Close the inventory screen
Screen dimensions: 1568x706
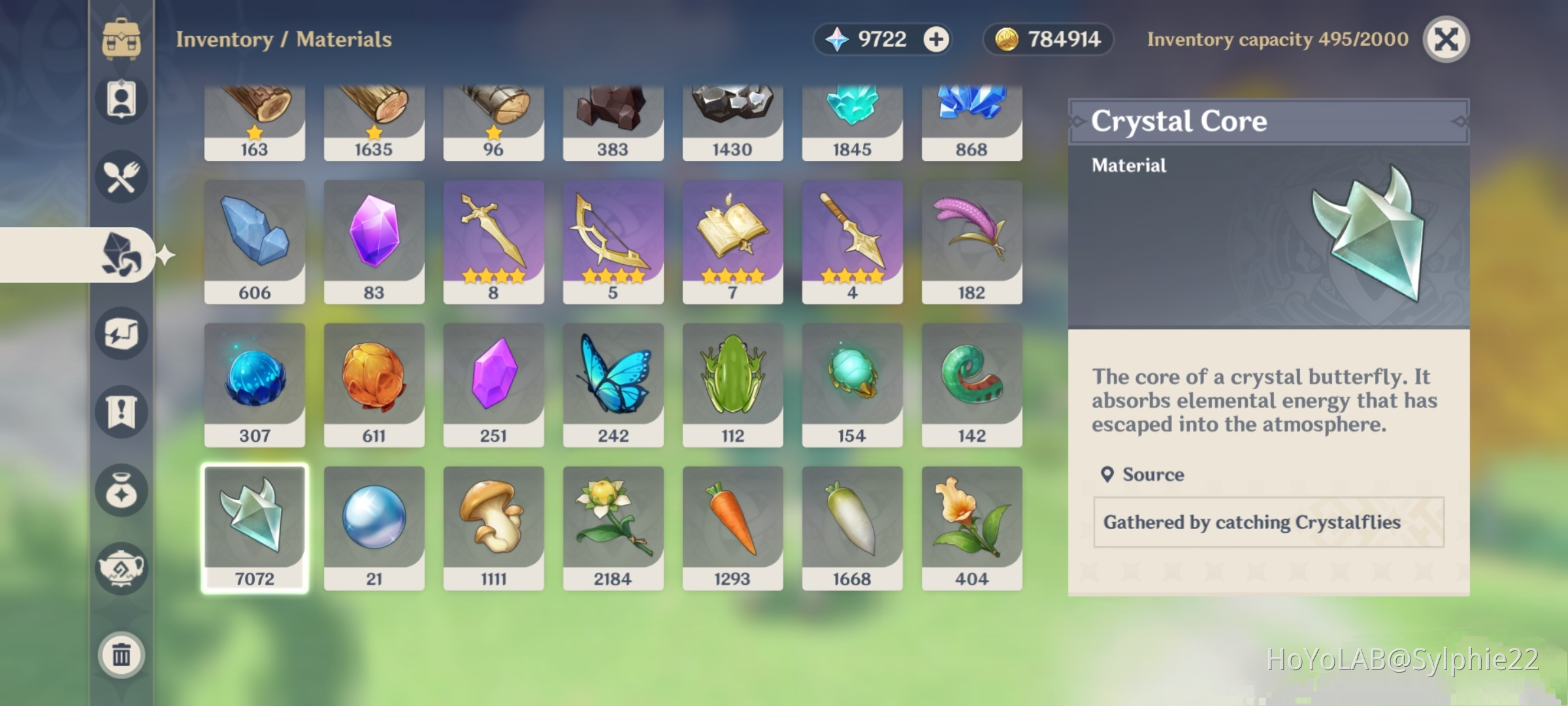[x=1446, y=39]
